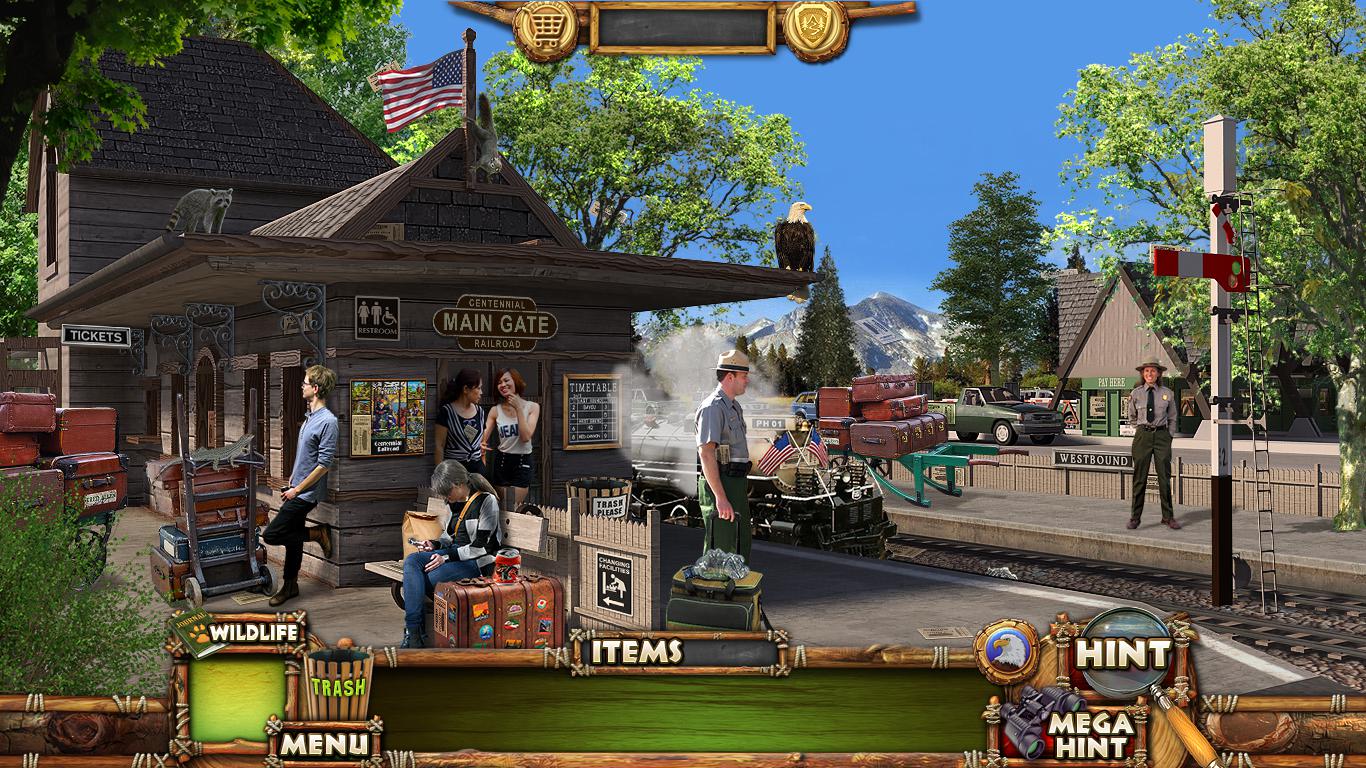
Task: Click the Items list label
Action: point(636,652)
